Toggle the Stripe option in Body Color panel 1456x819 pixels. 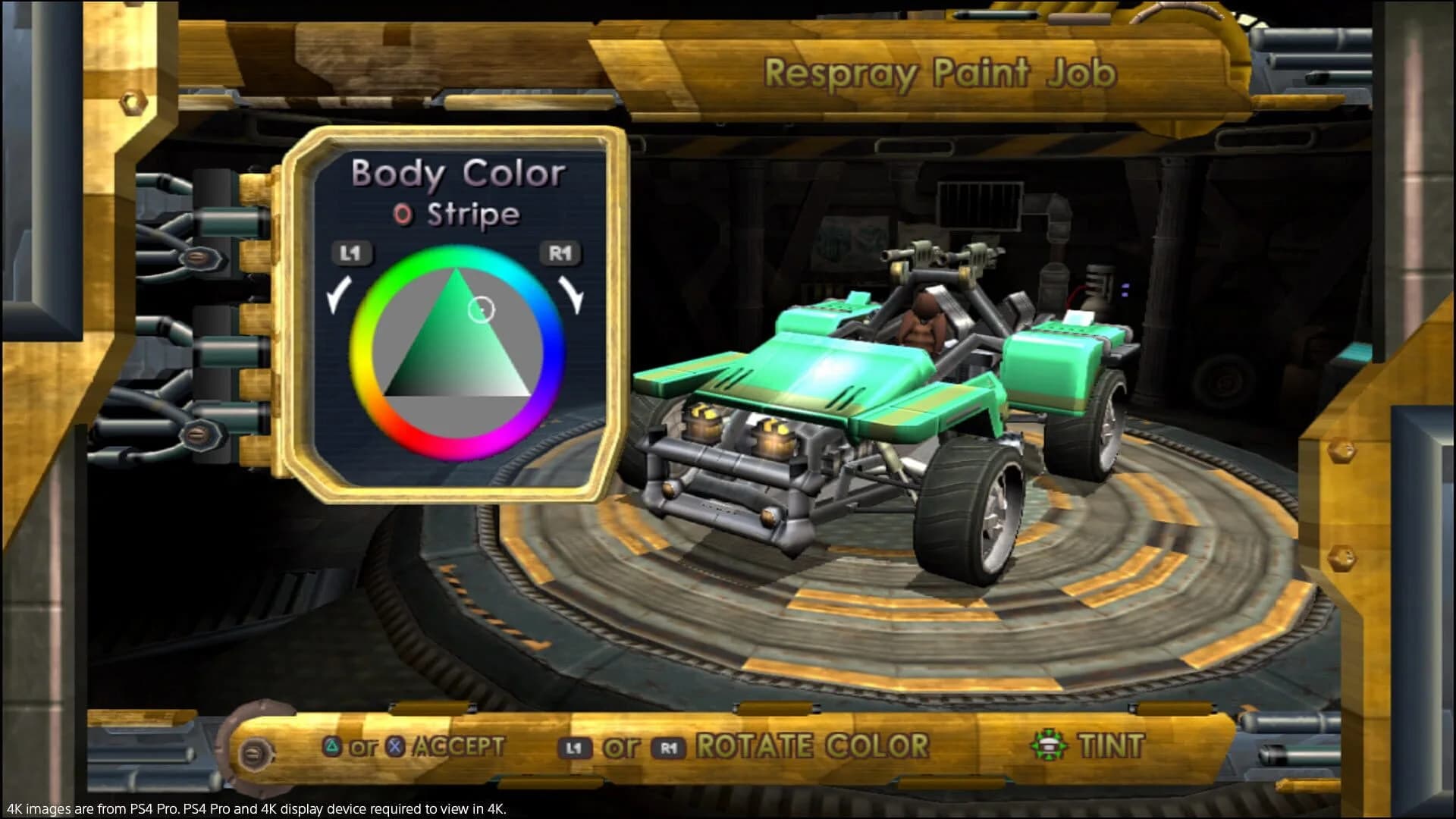point(474,215)
